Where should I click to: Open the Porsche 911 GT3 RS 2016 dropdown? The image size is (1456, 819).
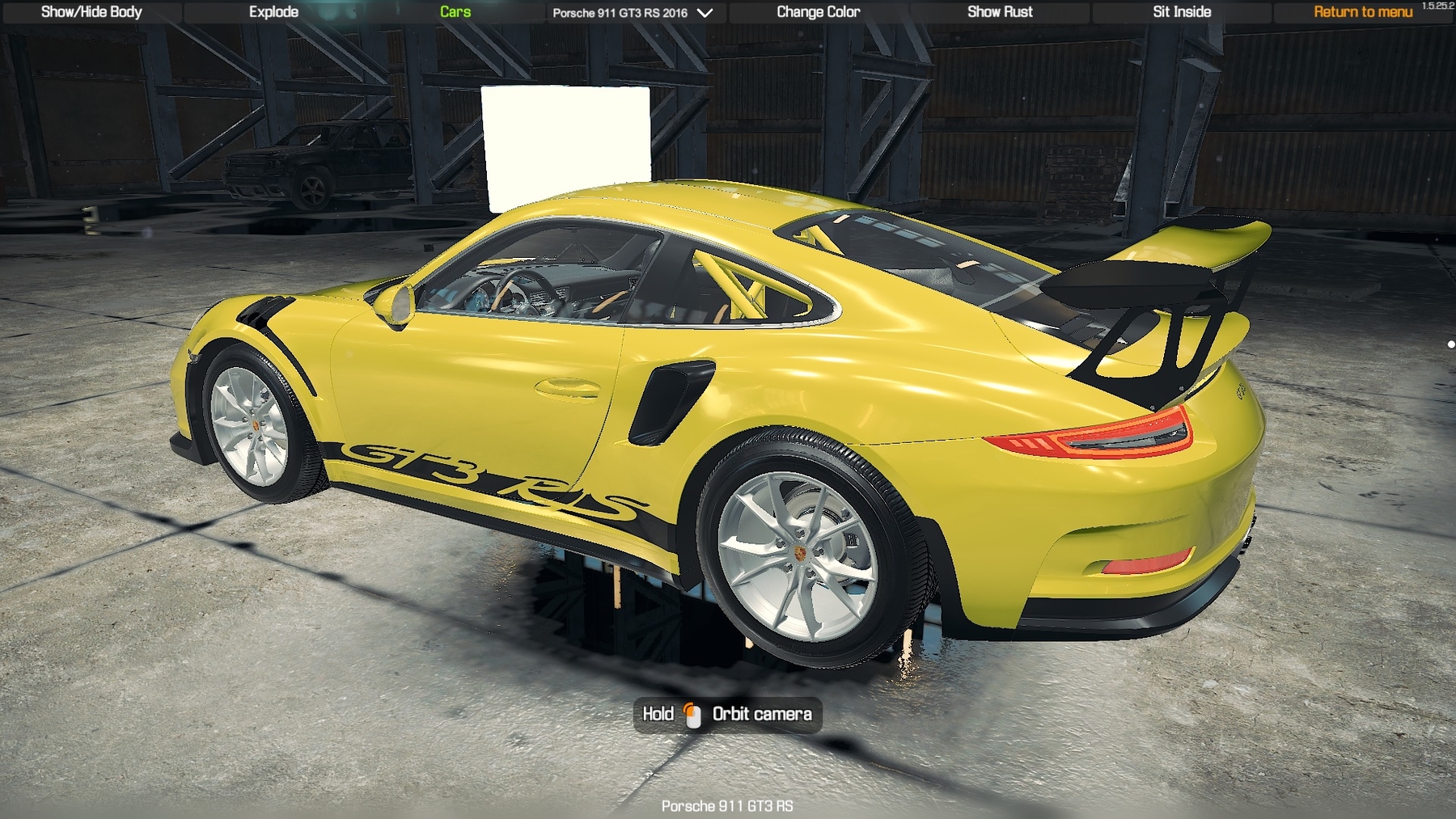tap(633, 13)
